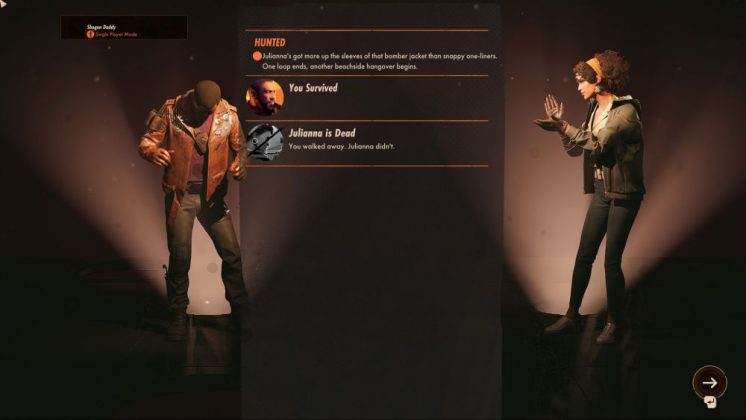Select the You Survived result row
The height and width of the screenshot is (420, 746).
pyautogui.click(x=367, y=98)
